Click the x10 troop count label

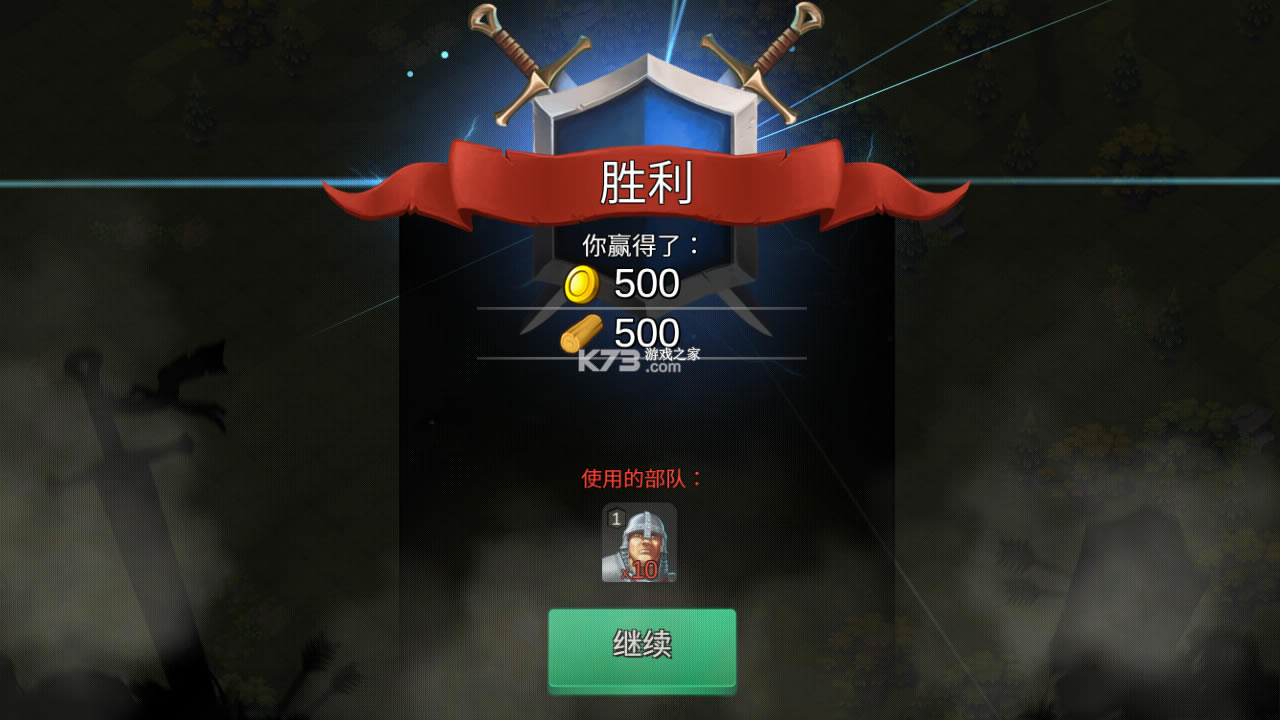pos(642,571)
